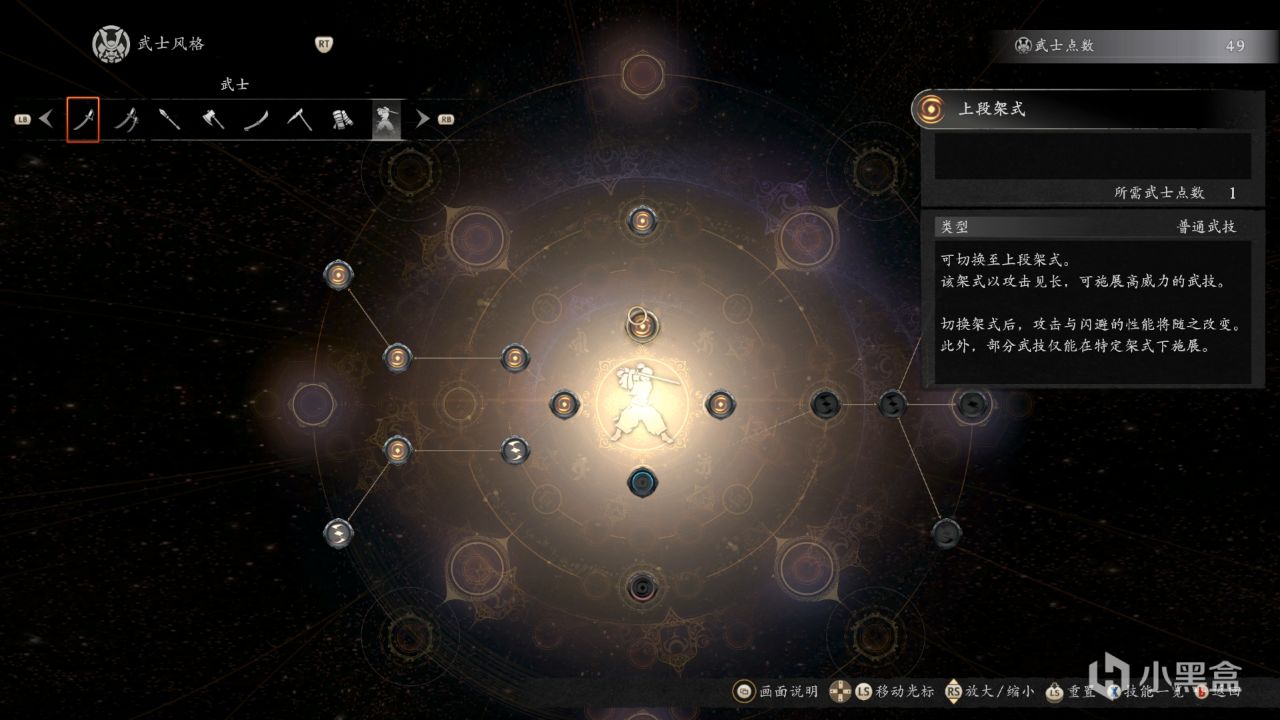Choose the axe weapon tab
This screenshot has width=1280, height=720.
(213, 120)
